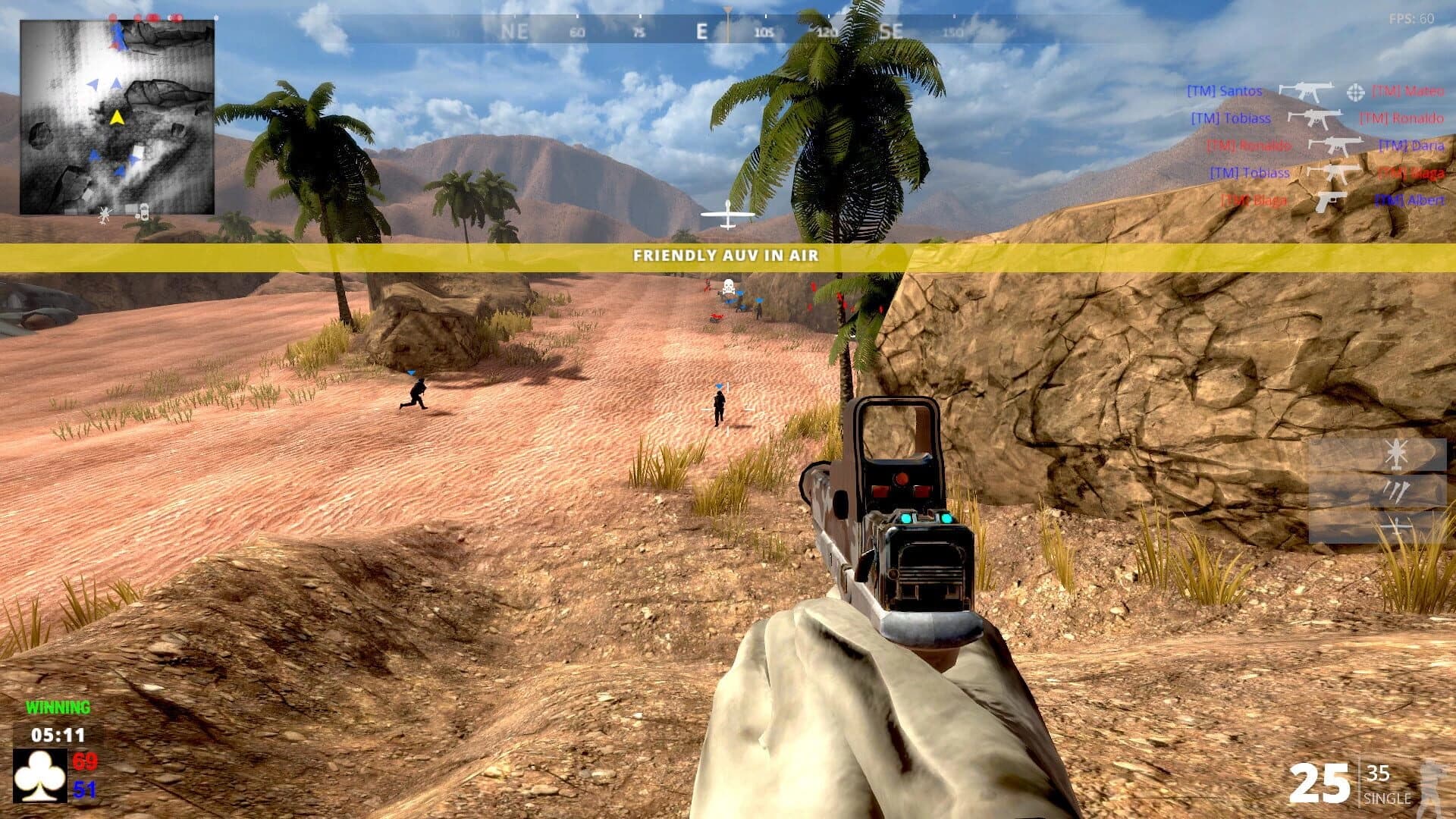
Task: Select the attack helicopter support icon
Action: pyautogui.click(x=1396, y=453)
